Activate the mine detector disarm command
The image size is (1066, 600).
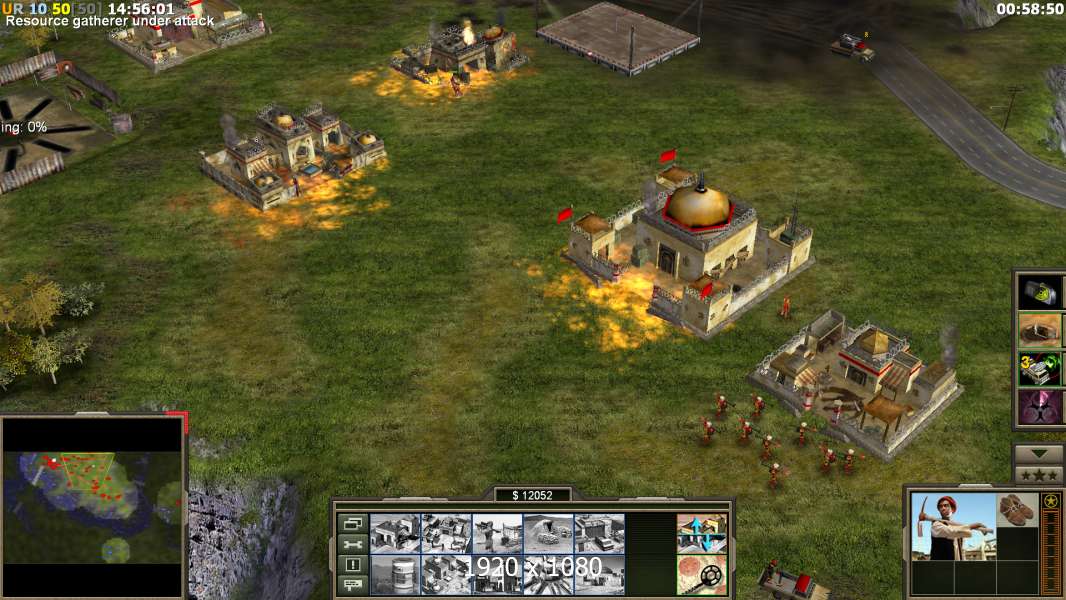[701, 573]
